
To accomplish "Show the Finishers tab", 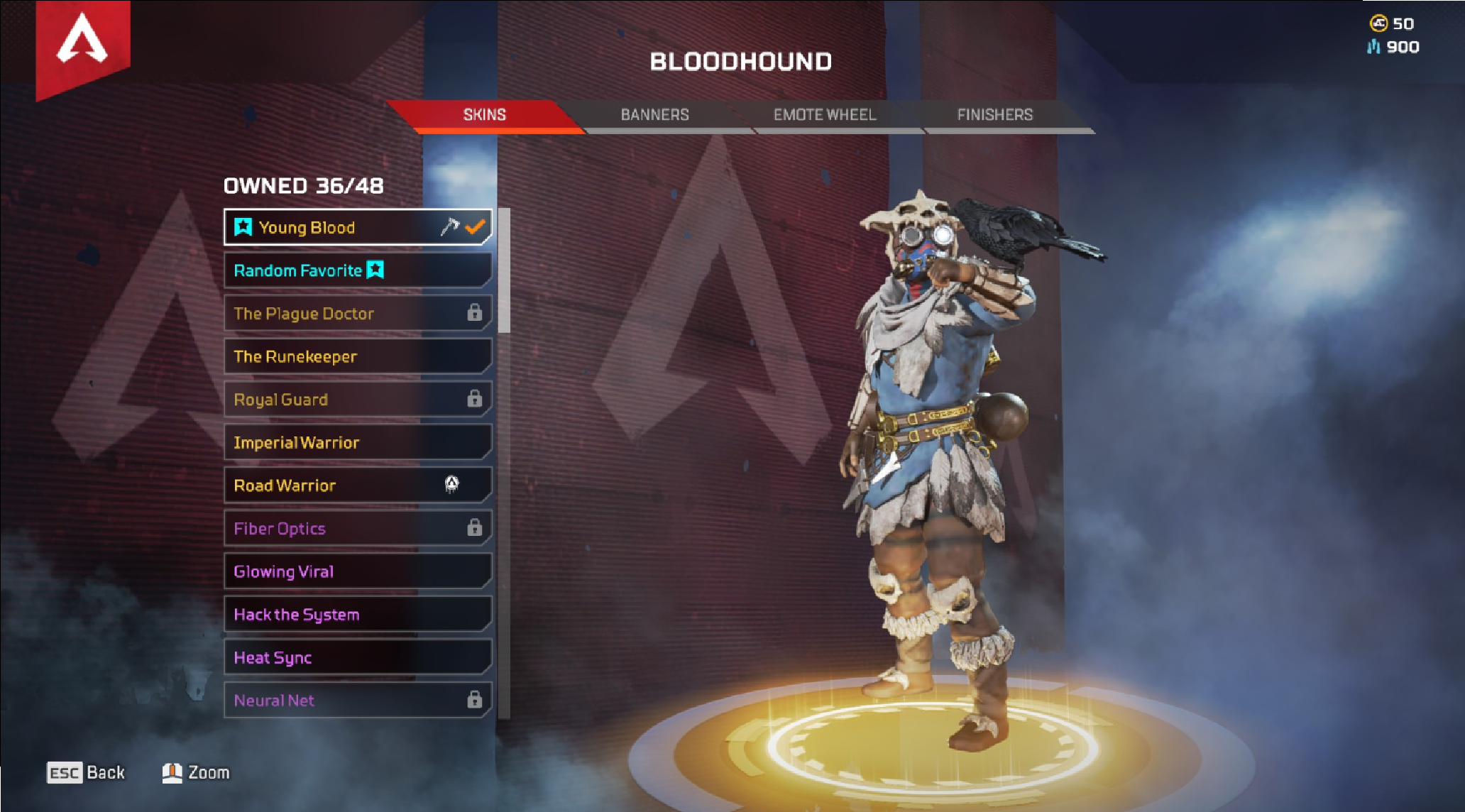I will (x=994, y=115).
